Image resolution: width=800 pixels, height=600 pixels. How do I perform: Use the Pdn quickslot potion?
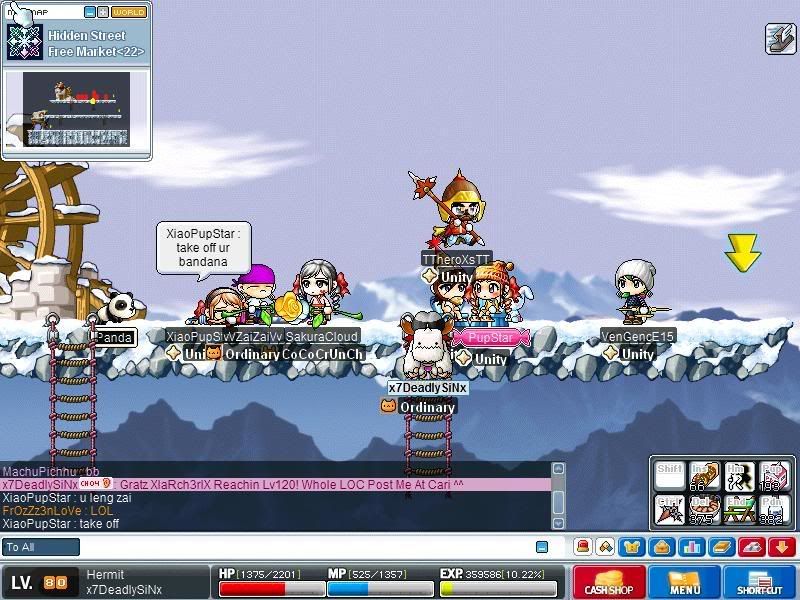coord(775,509)
